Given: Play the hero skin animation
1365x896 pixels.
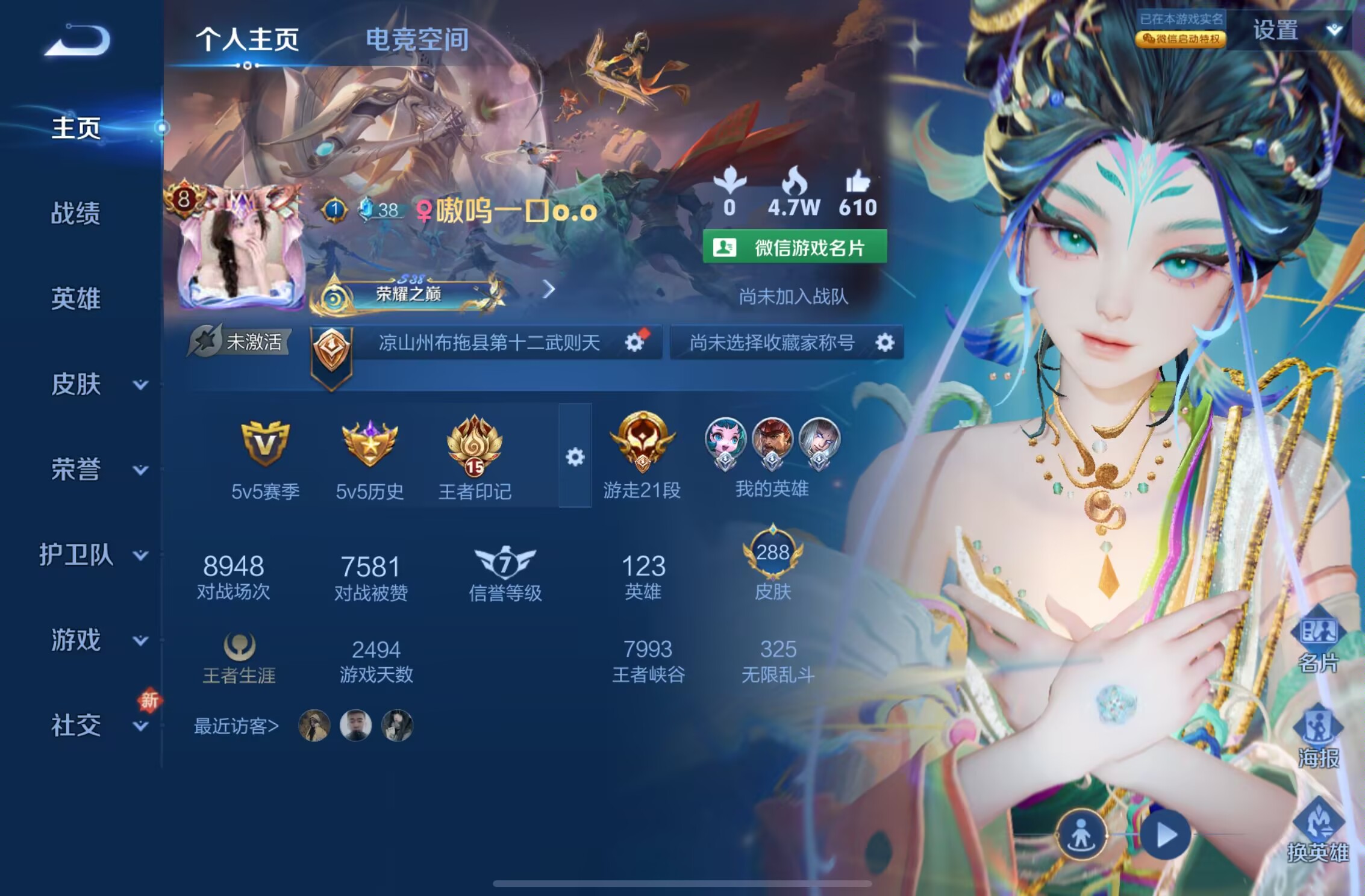Looking at the screenshot, I should coord(1166,835).
